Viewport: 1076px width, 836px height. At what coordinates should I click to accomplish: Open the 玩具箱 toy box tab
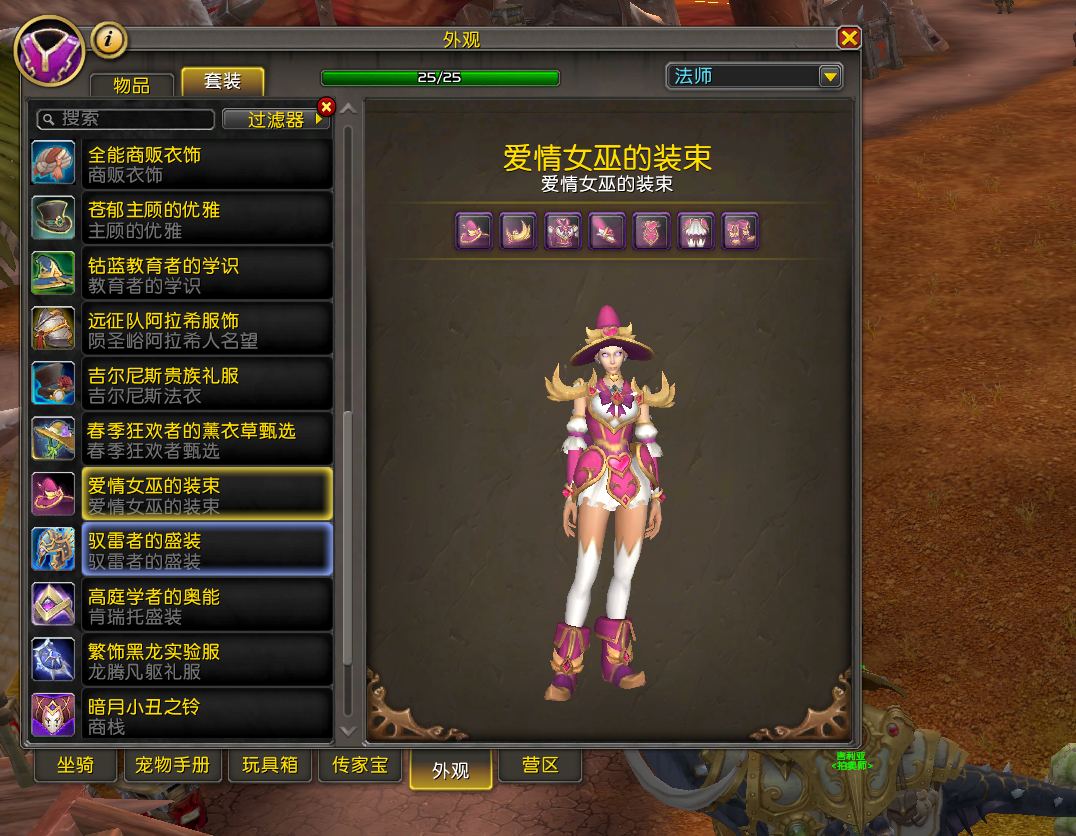(x=270, y=766)
